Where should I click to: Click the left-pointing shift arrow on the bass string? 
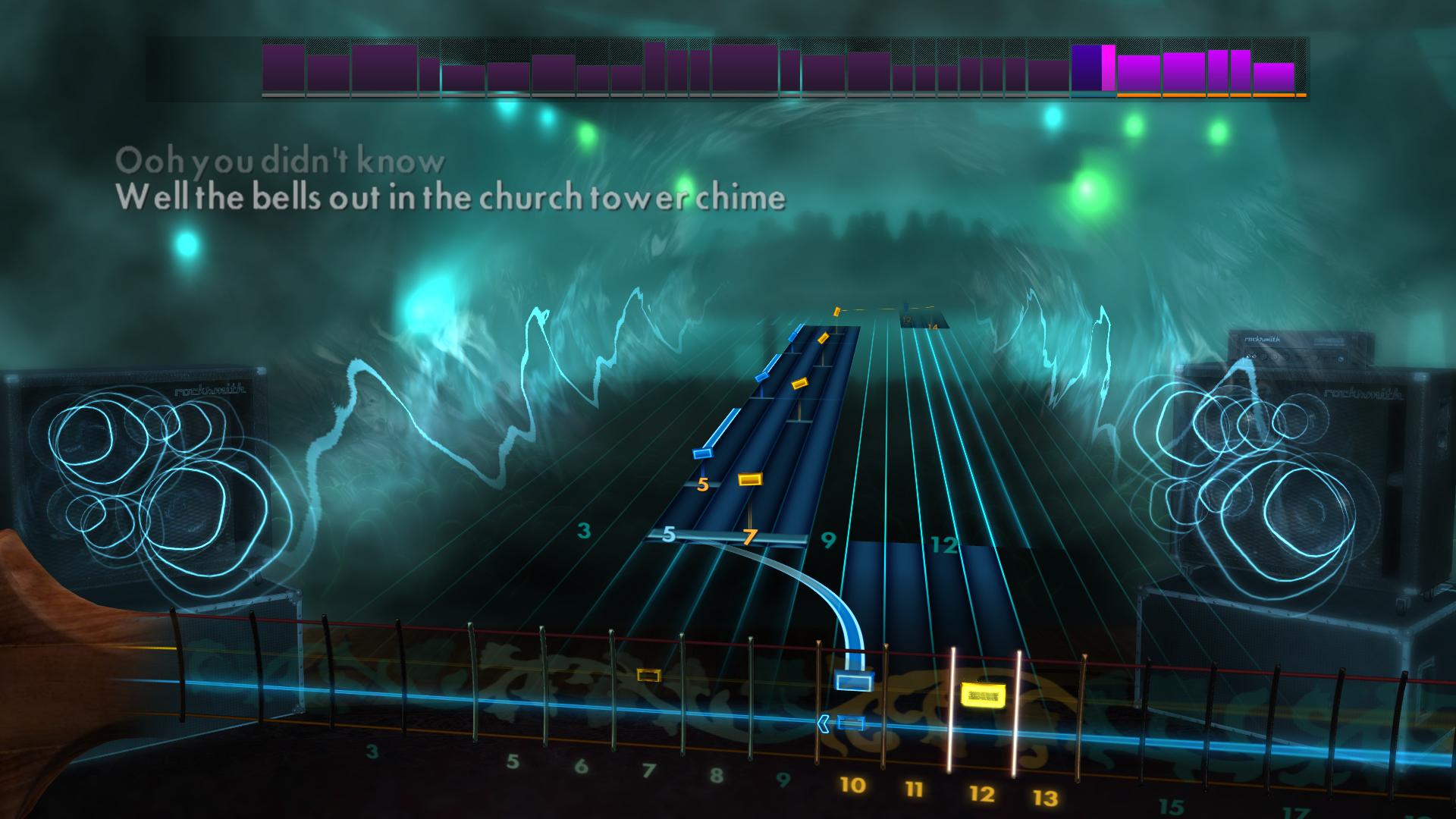824,723
